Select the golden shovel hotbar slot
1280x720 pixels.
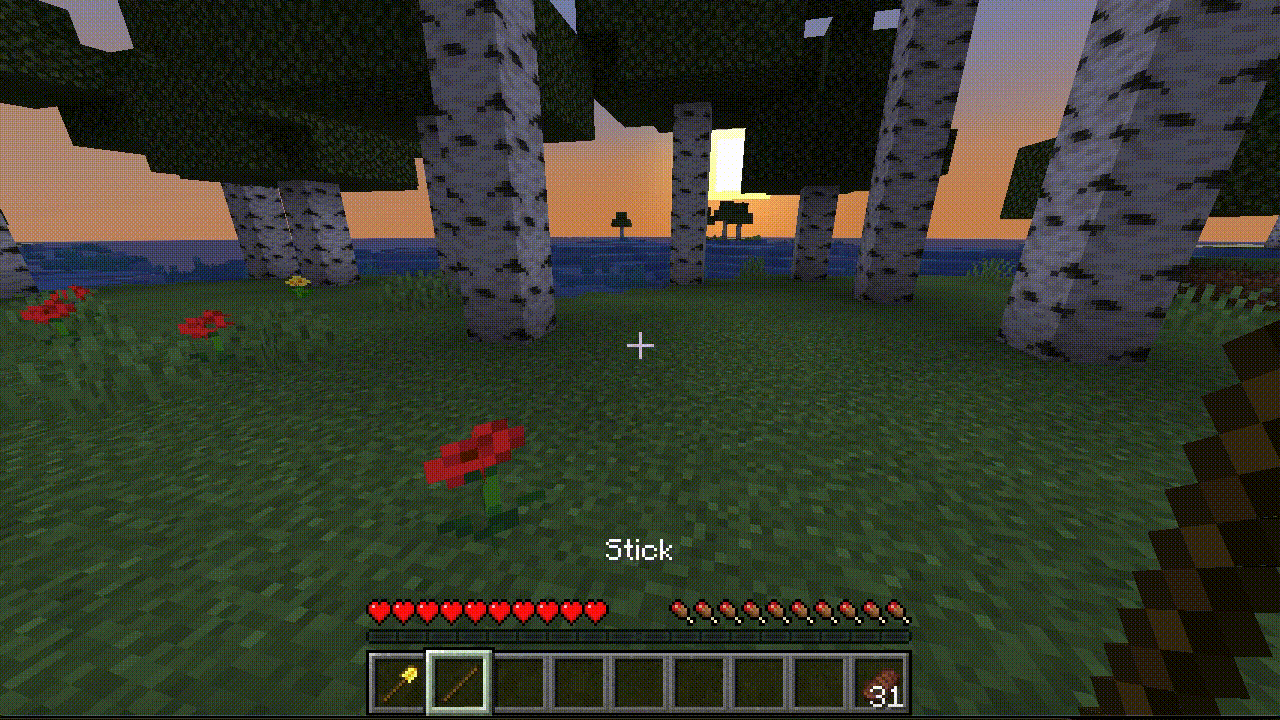point(399,683)
